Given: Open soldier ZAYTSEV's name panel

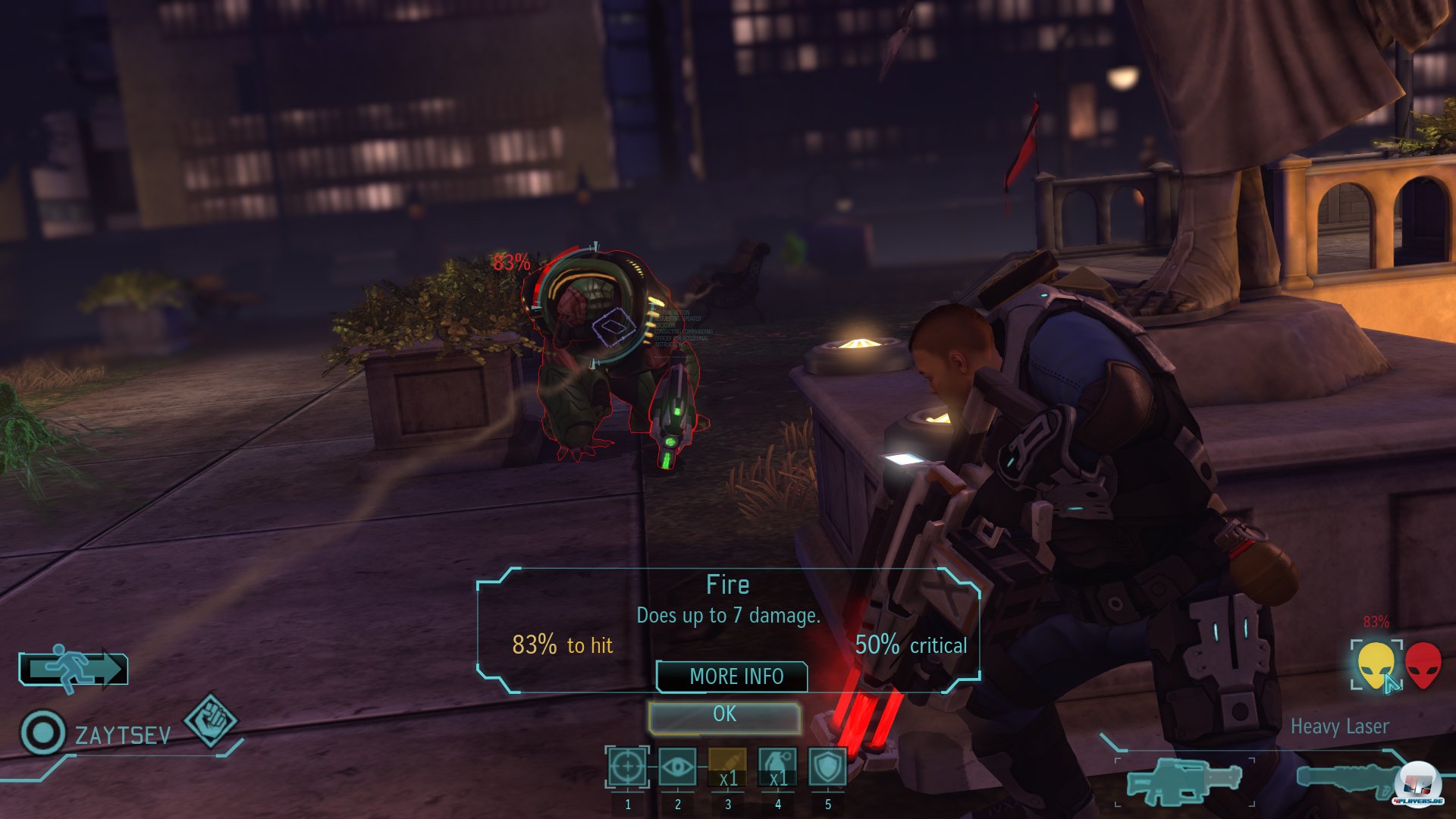Looking at the screenshot, I should pos(122,736).
